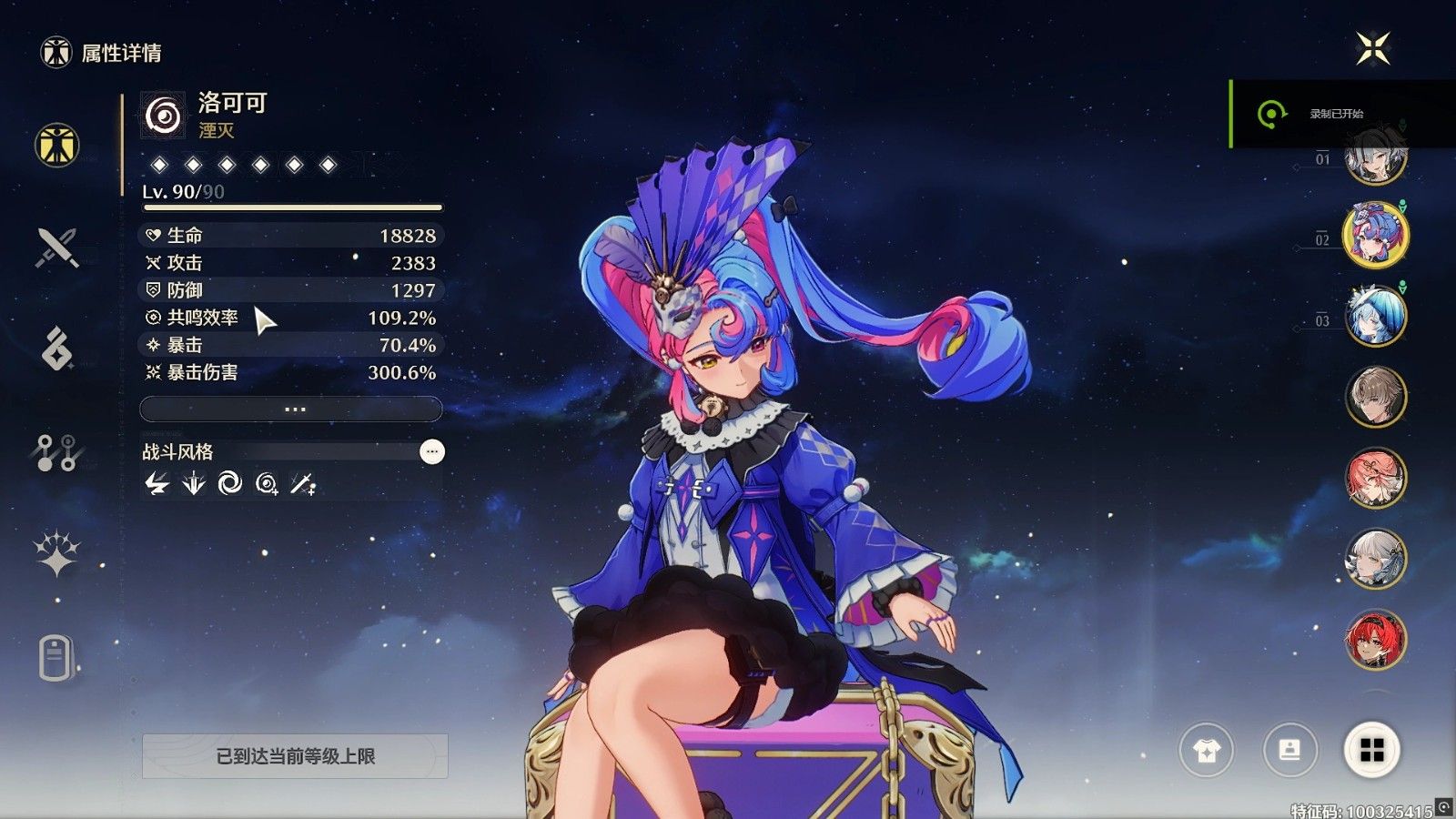Open the character card button

pos(1289,751)
